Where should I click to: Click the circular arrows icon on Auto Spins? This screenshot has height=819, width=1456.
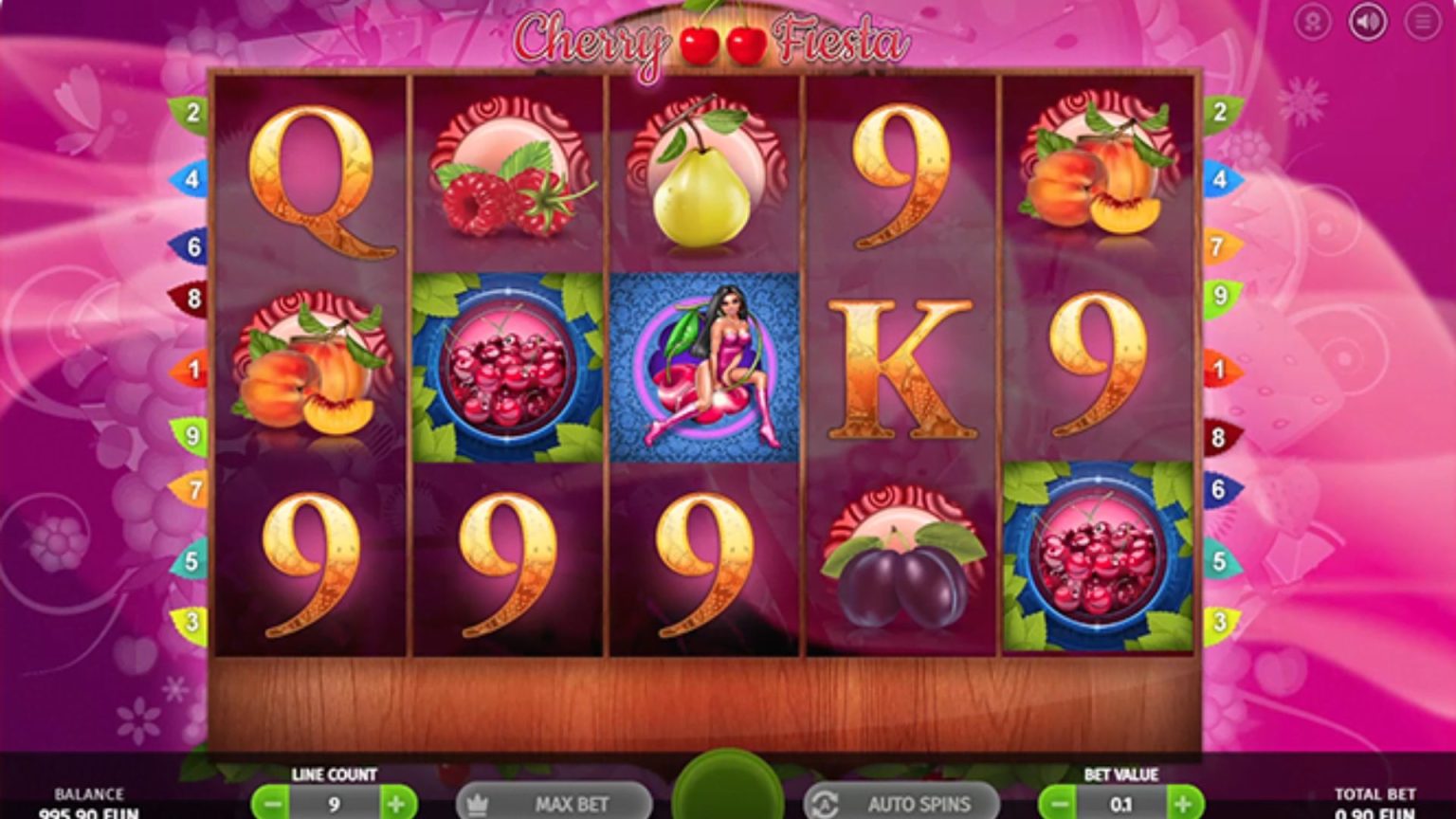tap(828, 803)
